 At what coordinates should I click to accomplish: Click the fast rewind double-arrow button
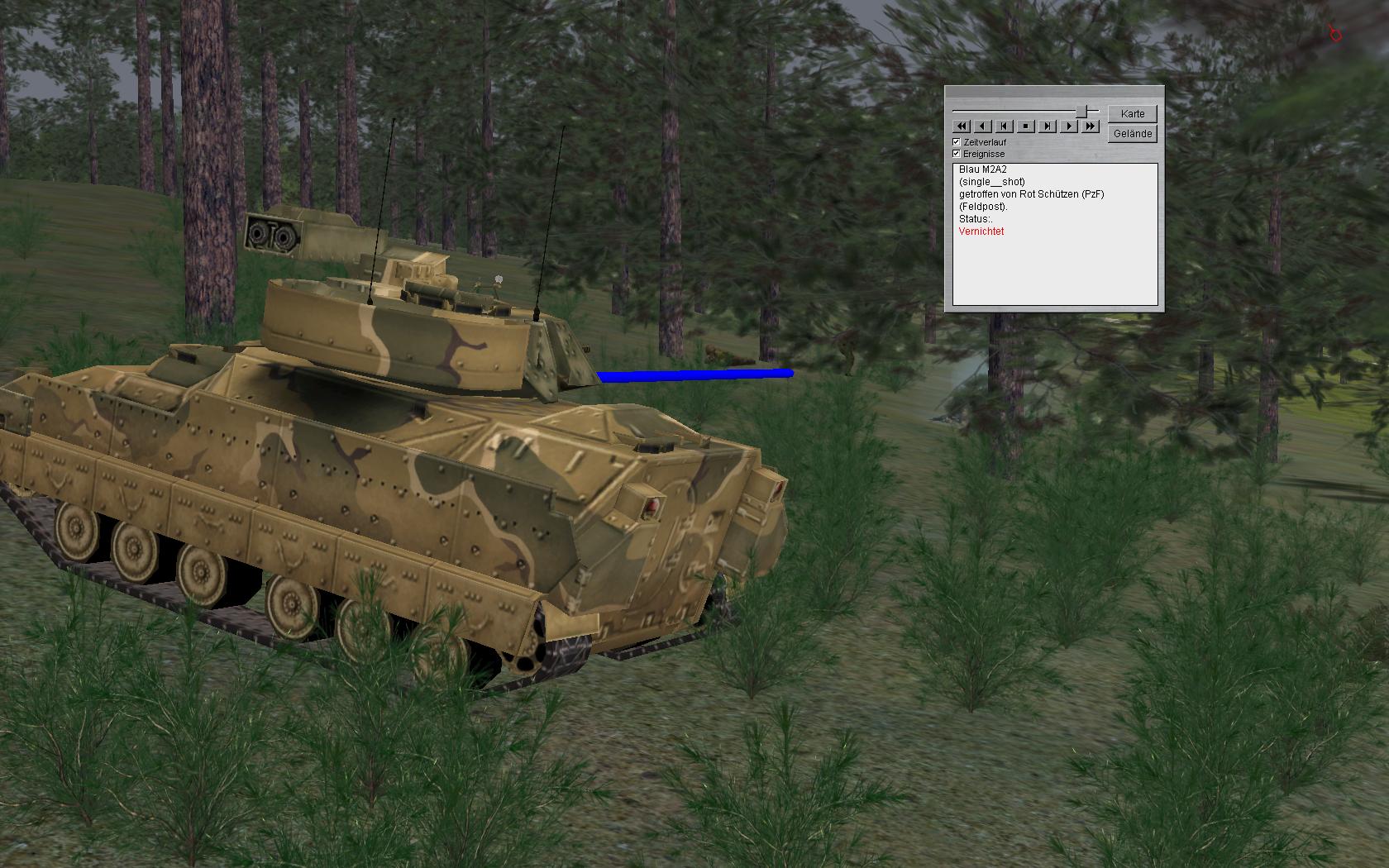point(961,126)
